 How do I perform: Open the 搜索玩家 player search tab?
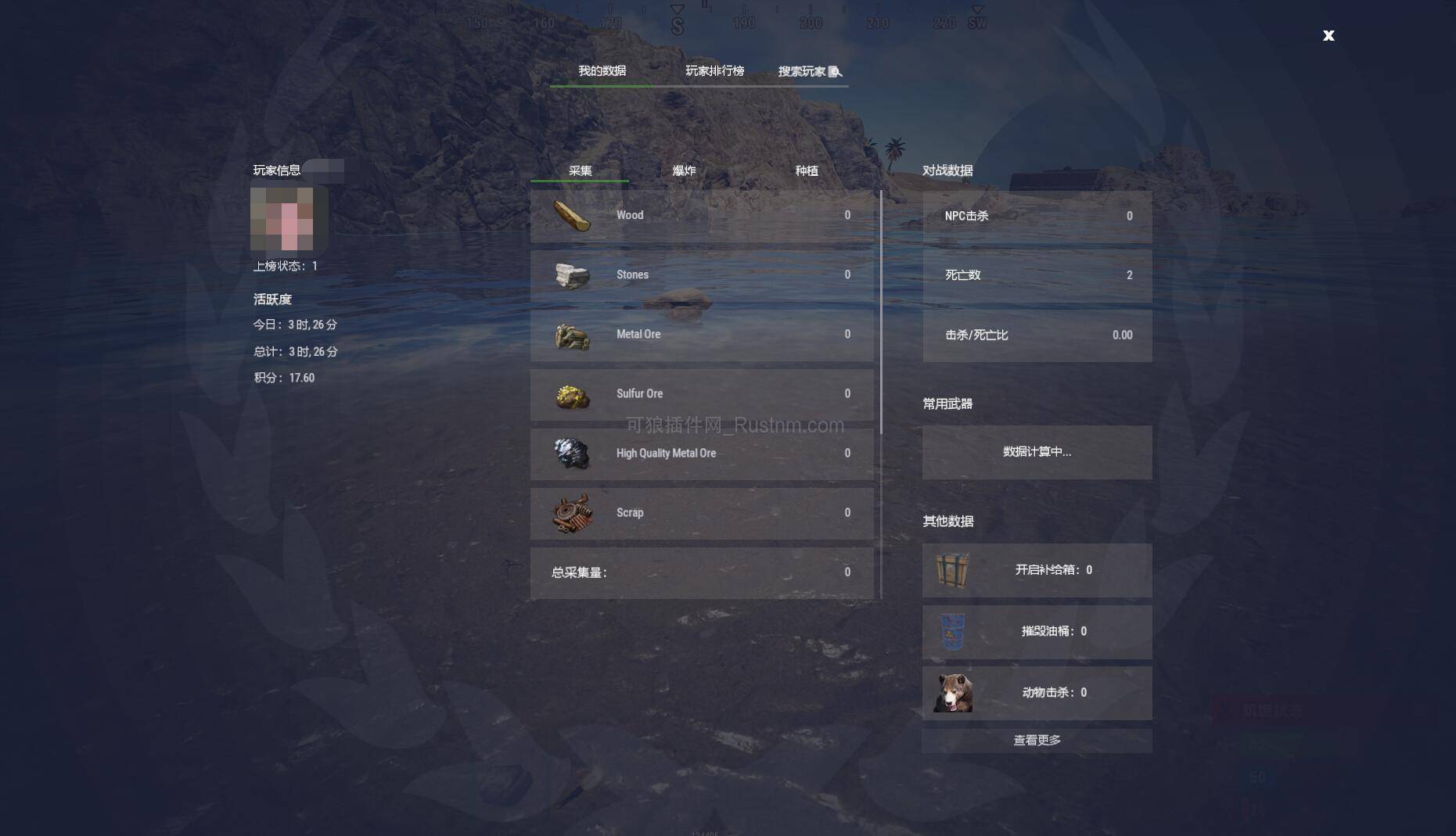(809, 71)
